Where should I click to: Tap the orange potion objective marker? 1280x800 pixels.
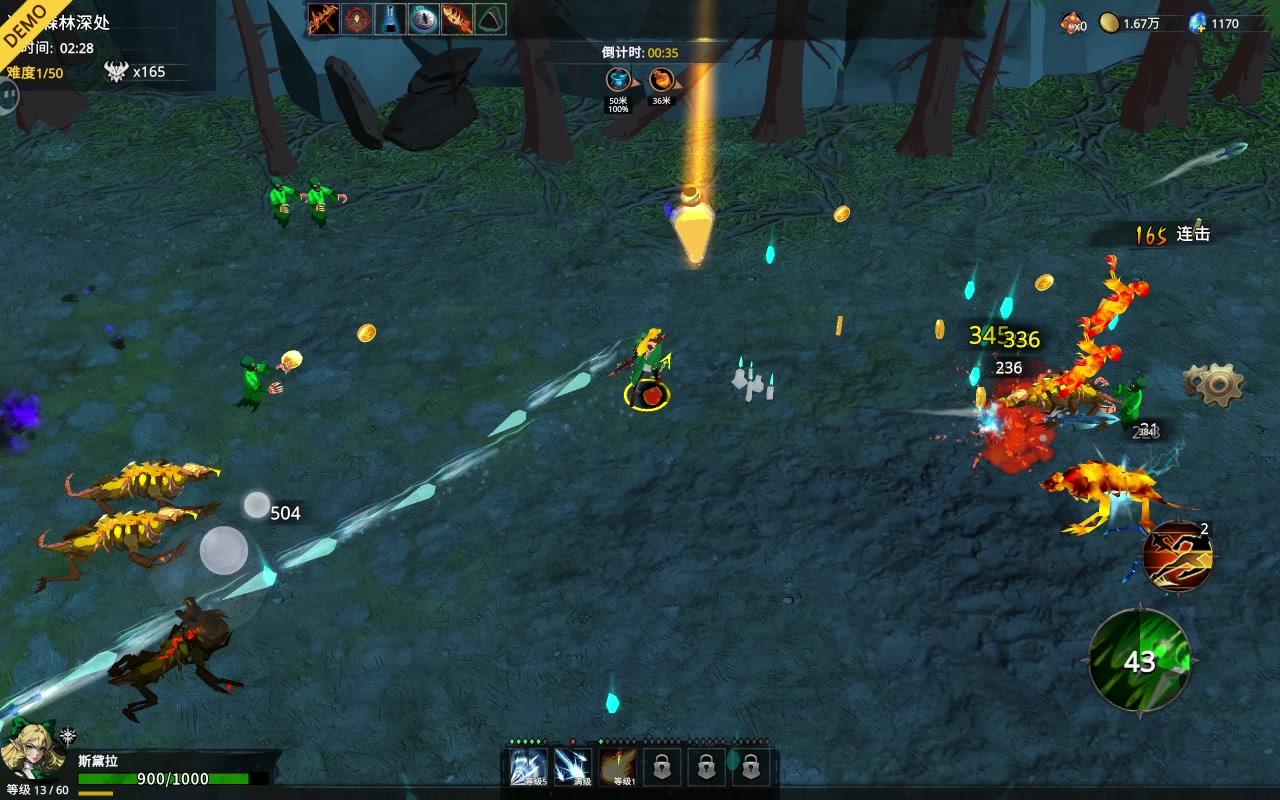click(661, 80)
